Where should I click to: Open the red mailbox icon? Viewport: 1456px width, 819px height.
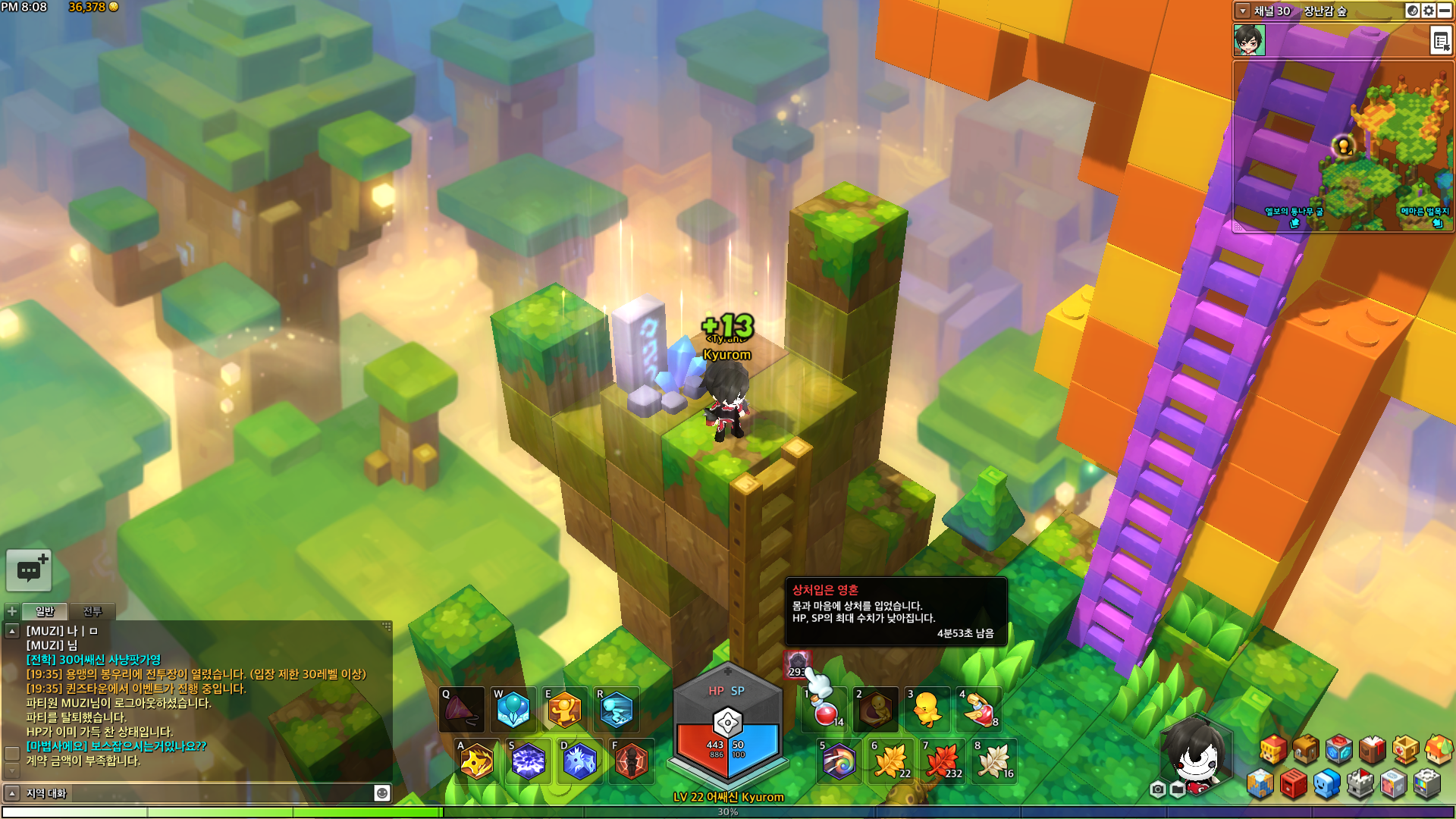tap(1293, 784)
